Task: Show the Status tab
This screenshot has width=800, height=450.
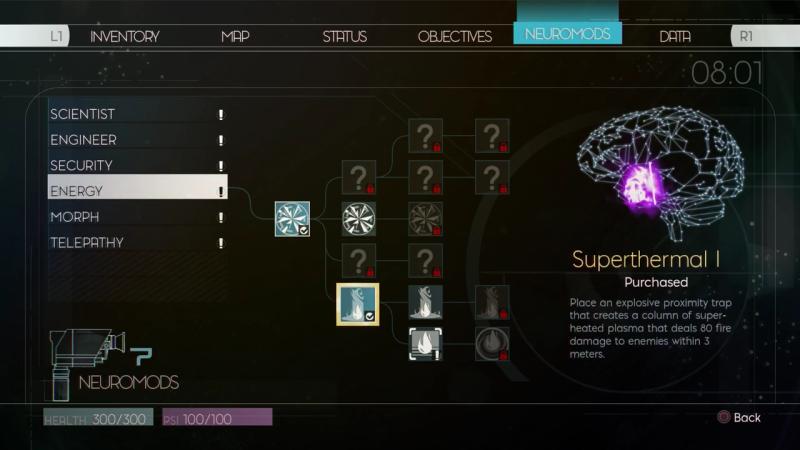Action: pos(344,36)
